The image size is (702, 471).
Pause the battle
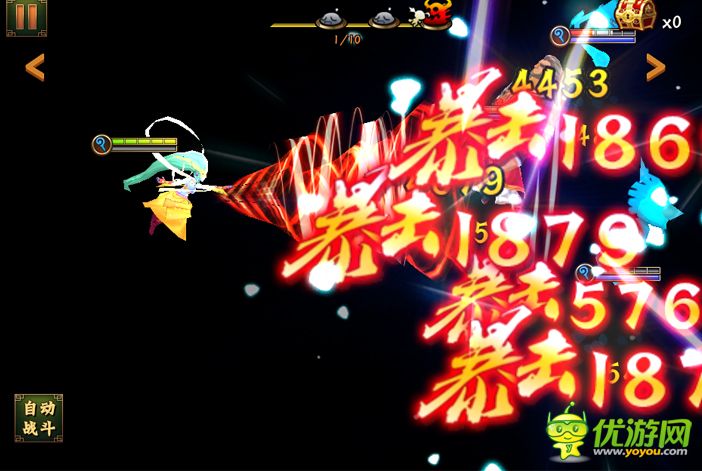point(27,17)
